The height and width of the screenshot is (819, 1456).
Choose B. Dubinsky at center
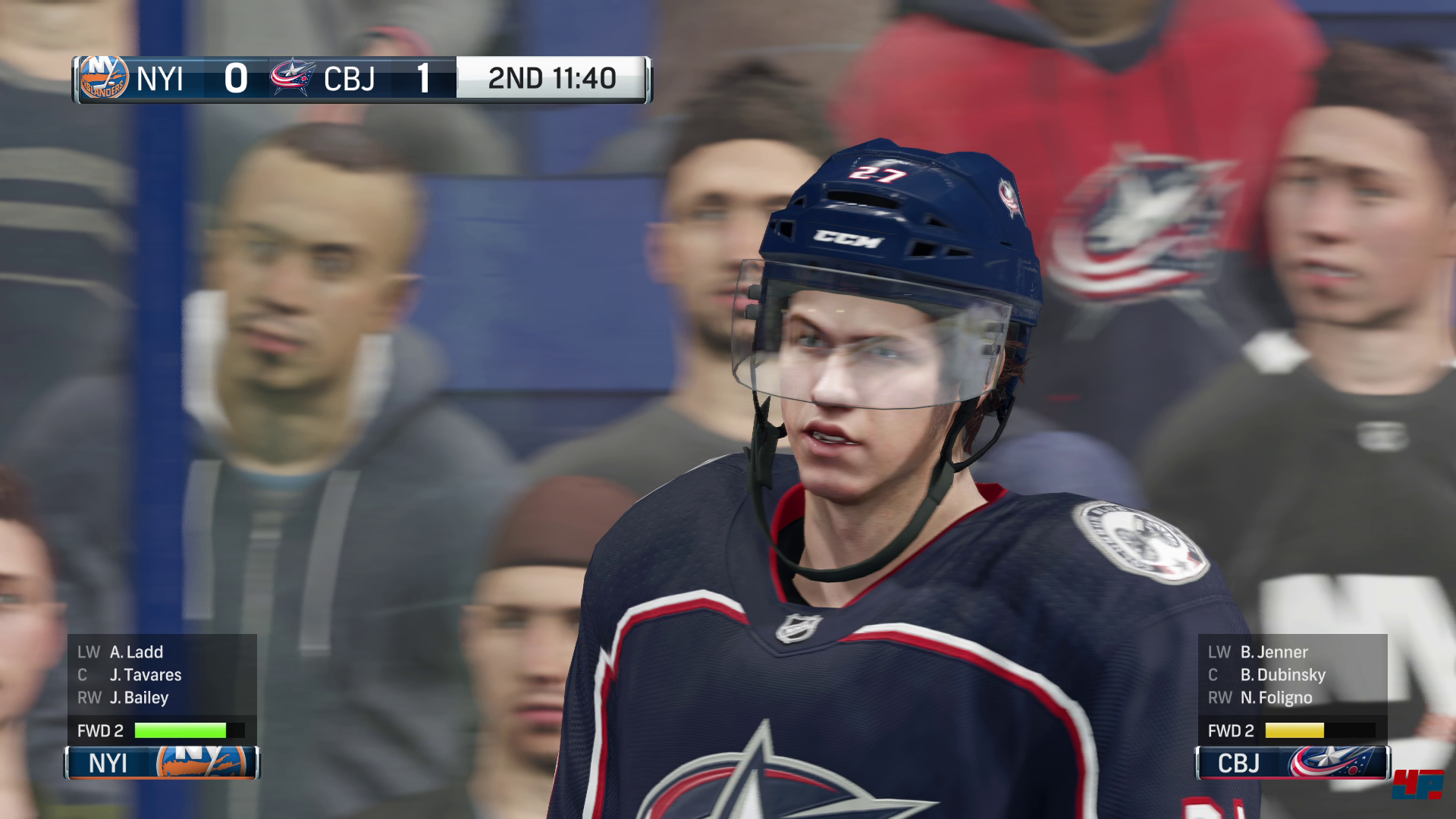[x=1282, y=675]
